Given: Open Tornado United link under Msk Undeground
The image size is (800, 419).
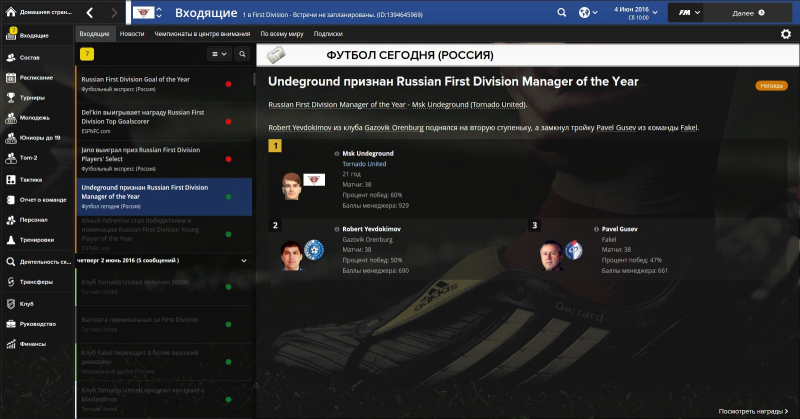Looking at the screenshot, I should coord(364,163).
